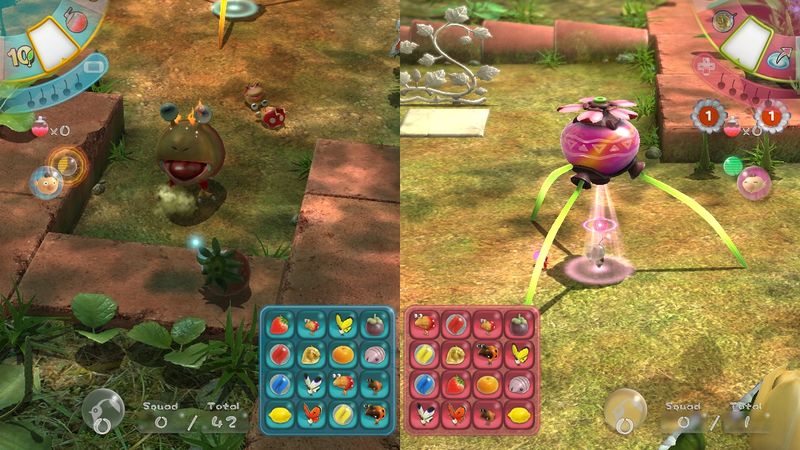
Task: Pick the orange fruit tile on the teal card
Action: tap(343, 355)
